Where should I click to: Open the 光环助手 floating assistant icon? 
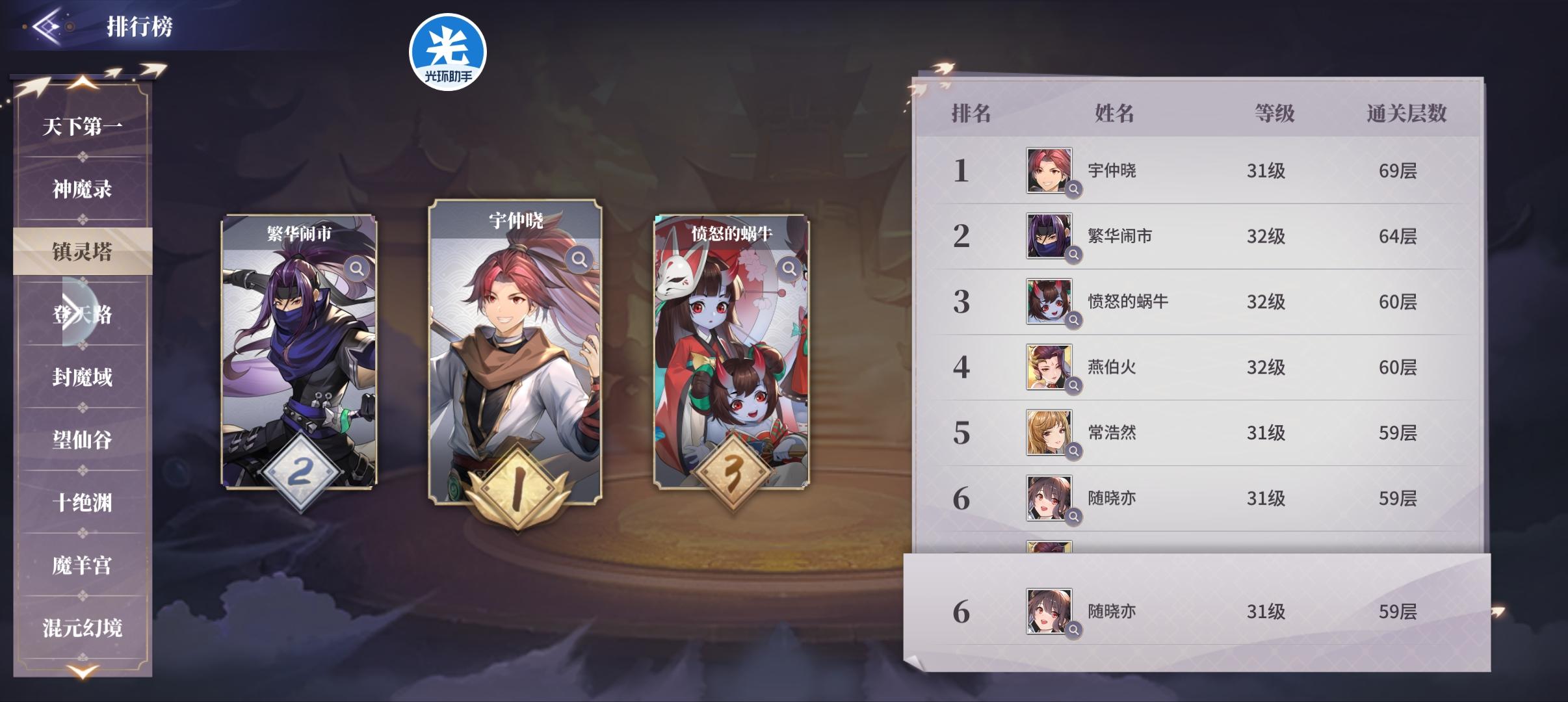pyautogui.click(x=447, y=52)
